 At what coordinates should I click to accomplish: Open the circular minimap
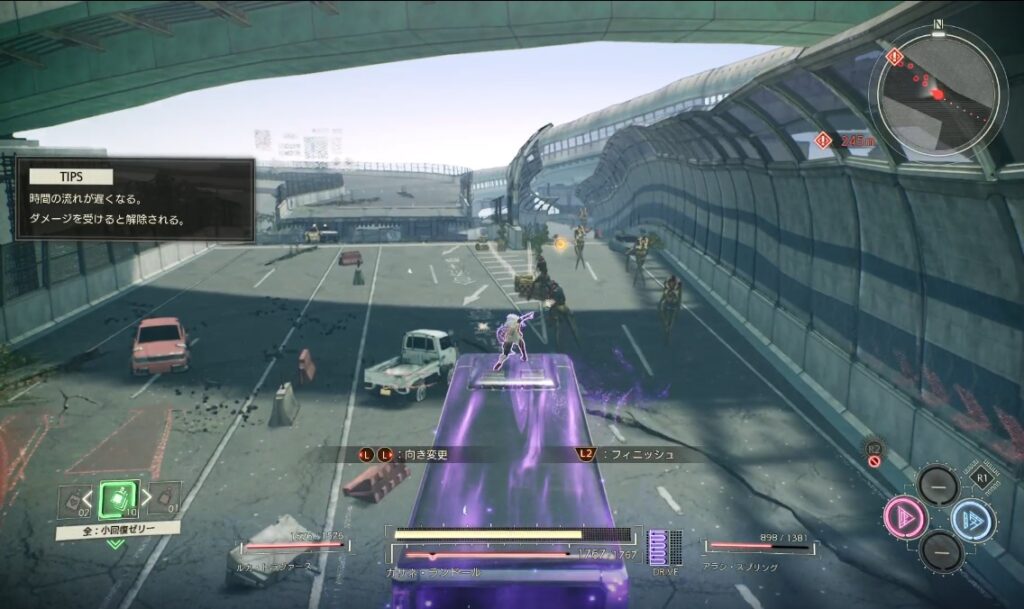[937, 92]
